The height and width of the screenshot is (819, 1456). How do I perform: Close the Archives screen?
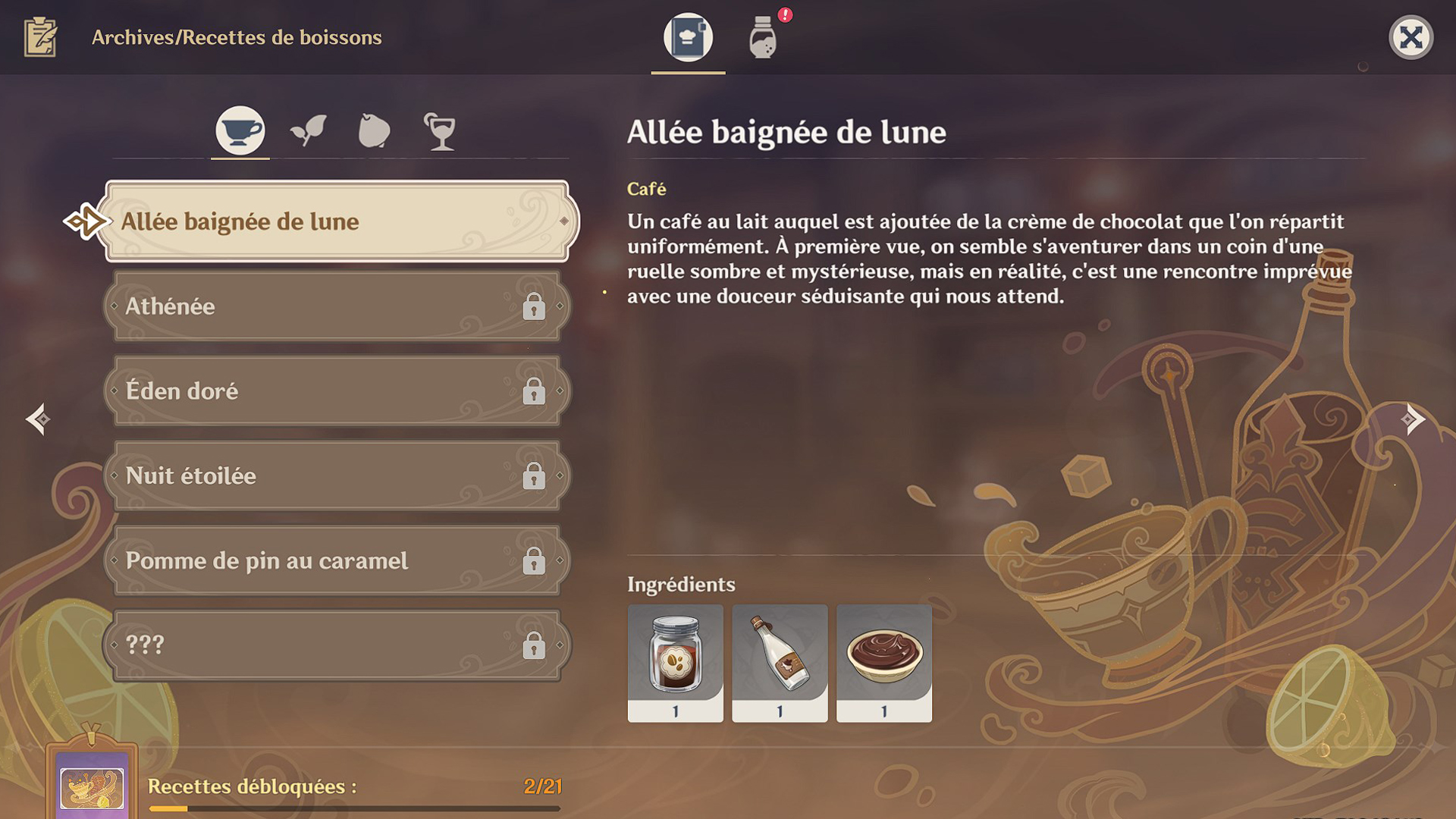click(x=1410, y=36)
